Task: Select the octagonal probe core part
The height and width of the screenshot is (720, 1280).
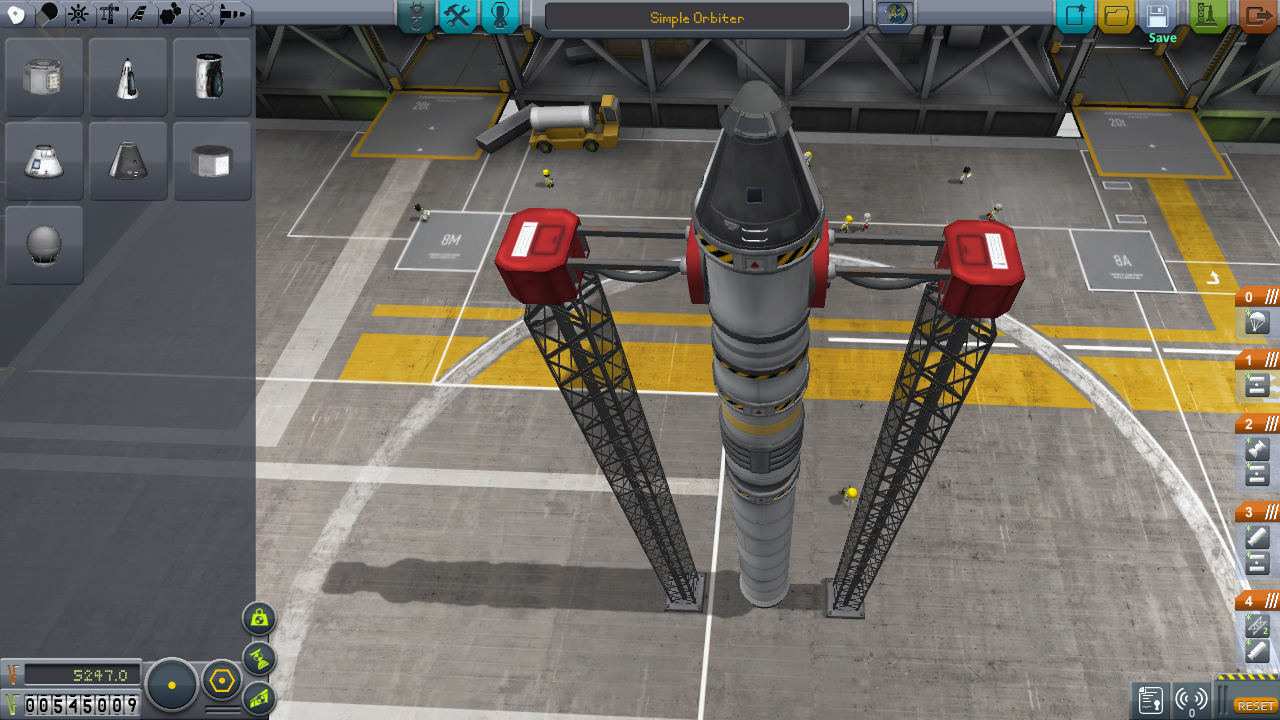Action: pos(212,161)
